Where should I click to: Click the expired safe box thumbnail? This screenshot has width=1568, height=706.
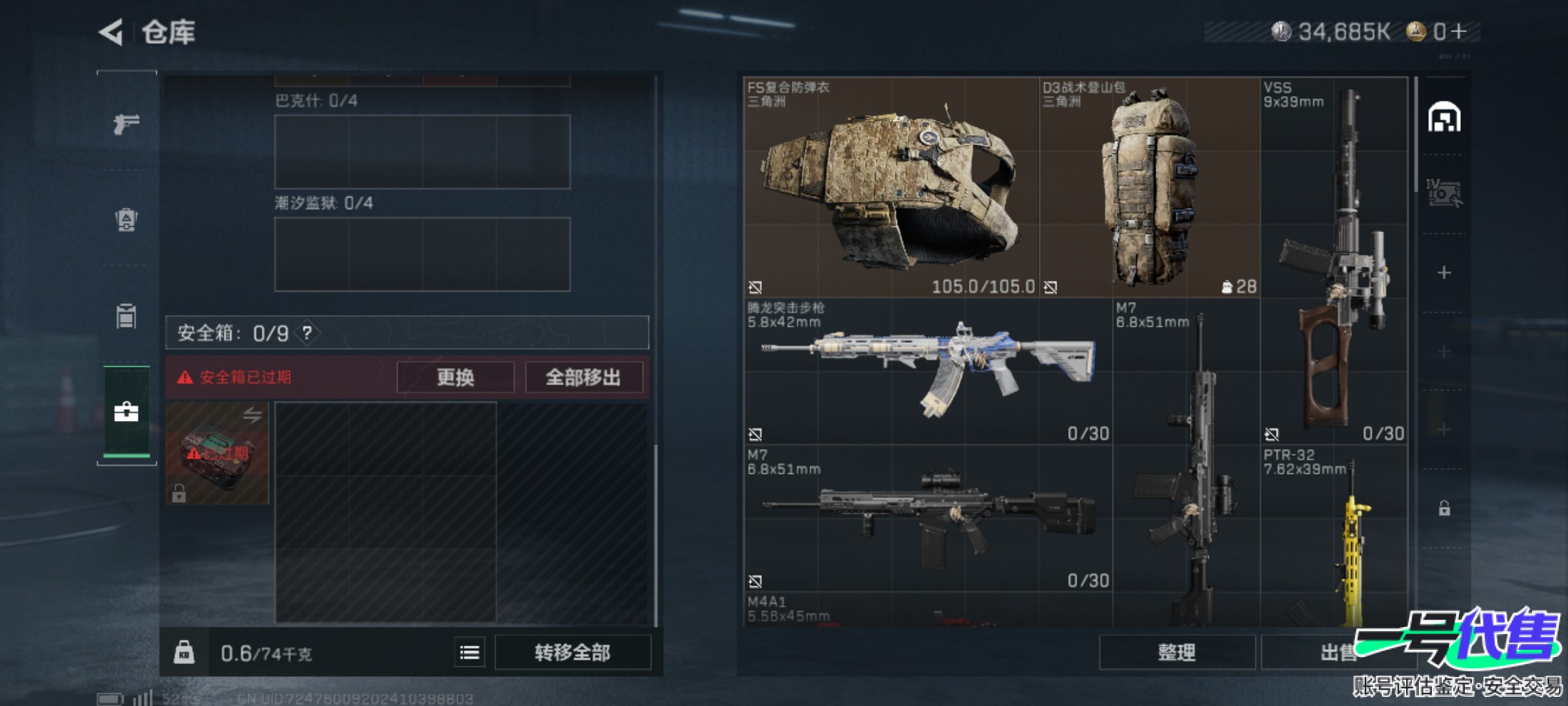(x=217, y=452)
